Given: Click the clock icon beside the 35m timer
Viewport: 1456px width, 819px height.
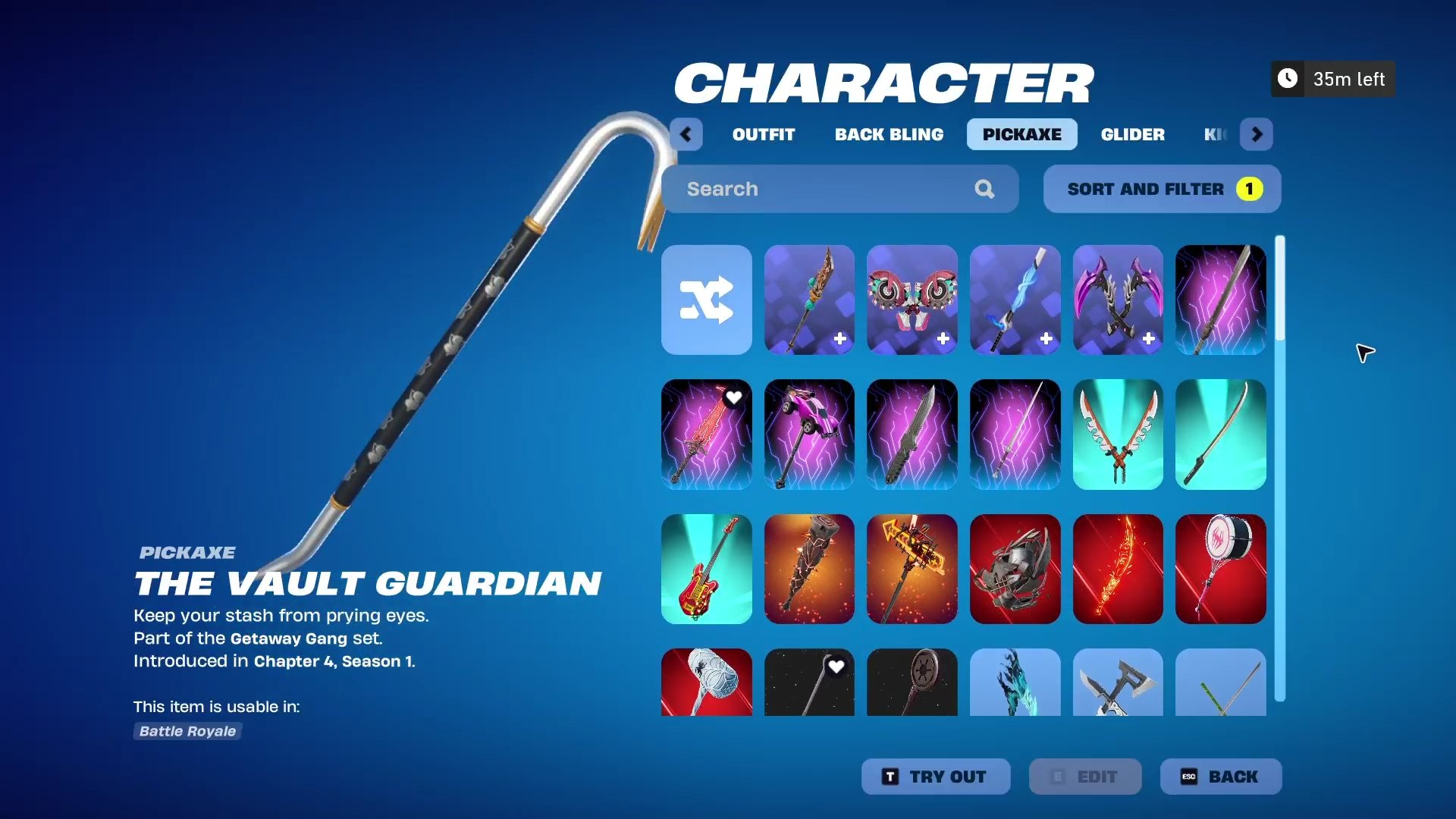Looking at the screenshot, I should pyautogui.click(x=1287, y=78).
